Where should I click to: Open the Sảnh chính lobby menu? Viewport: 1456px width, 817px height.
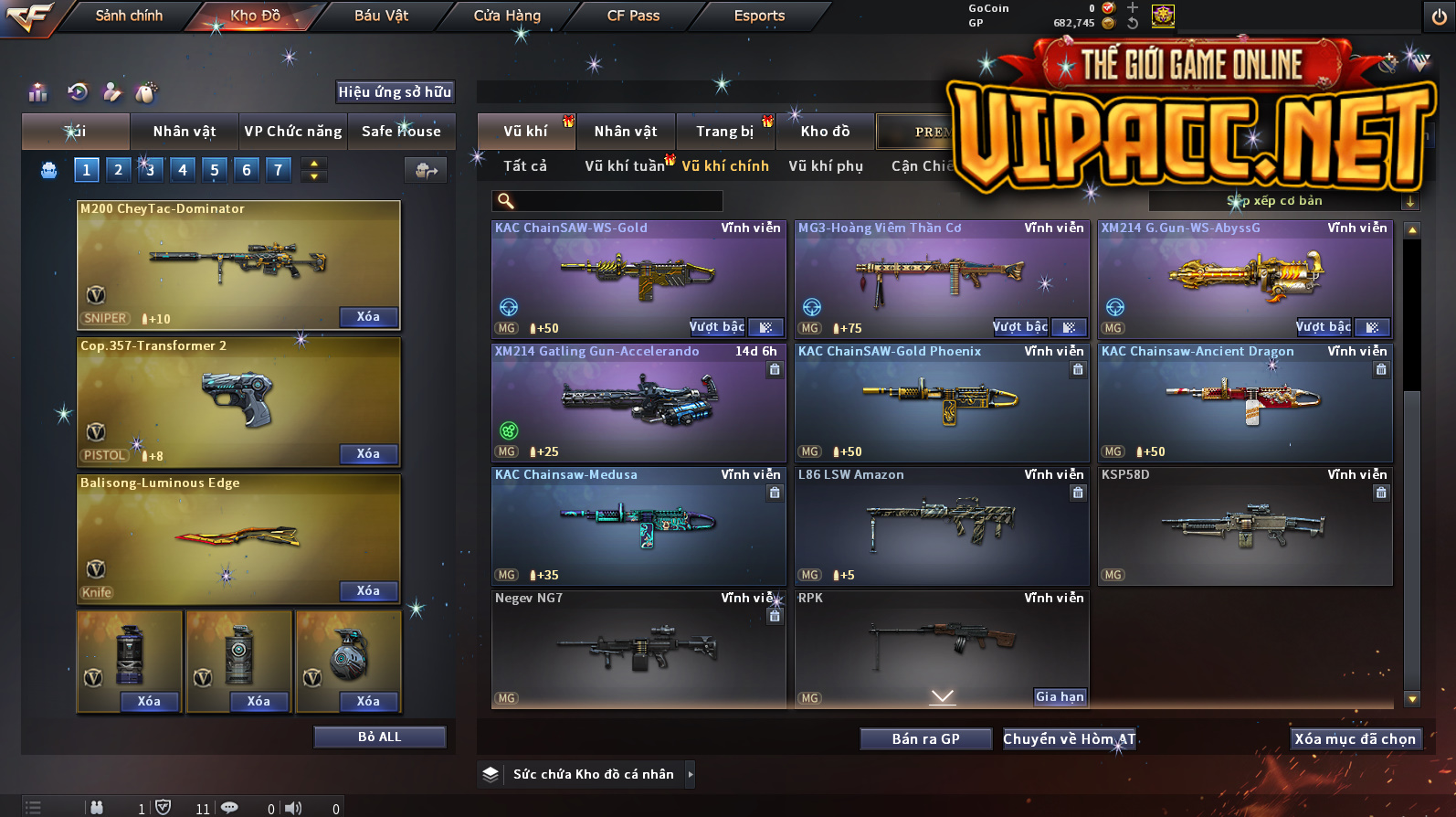tap(129, 16)
